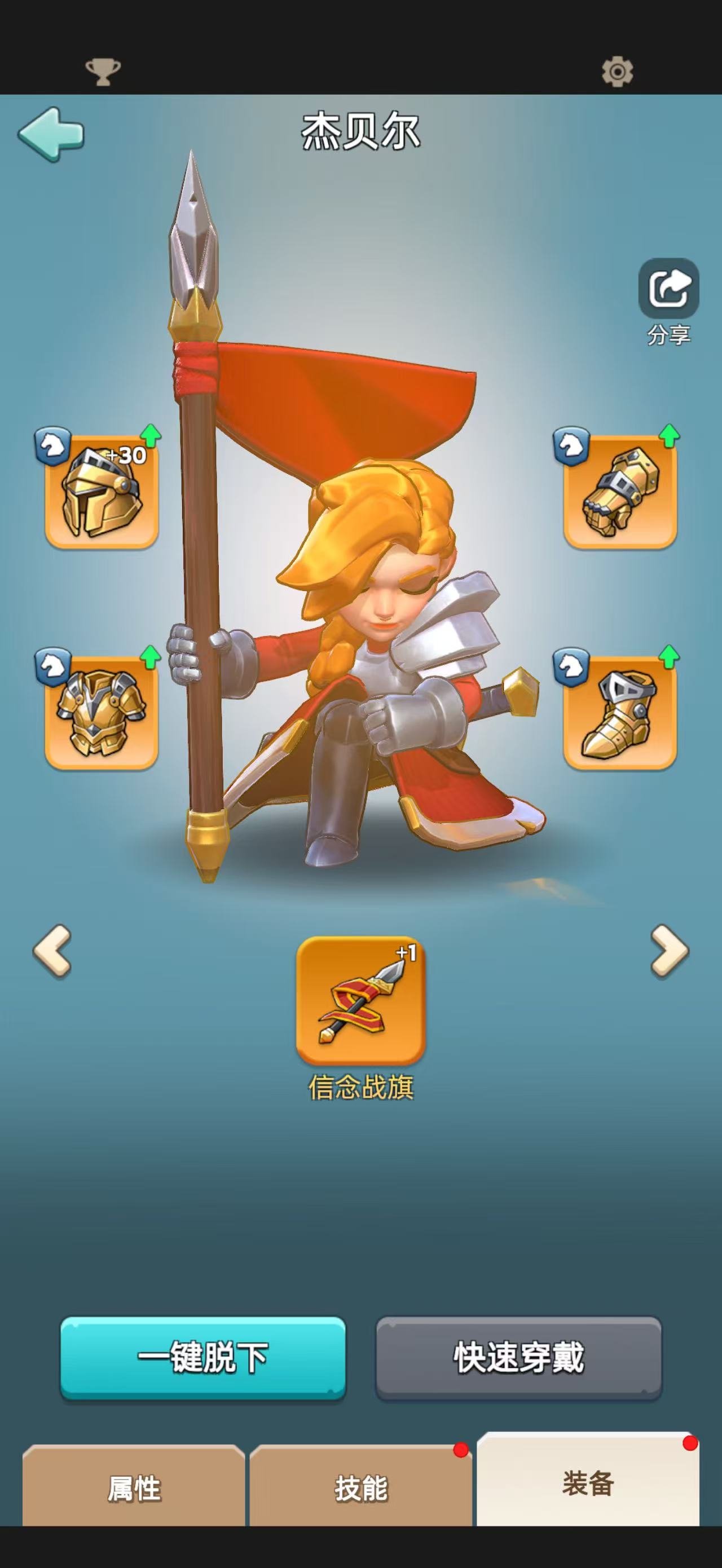This screenshot has height=1568, width=722.
Task: Switch to the previous hero
Action: [52, 951]
